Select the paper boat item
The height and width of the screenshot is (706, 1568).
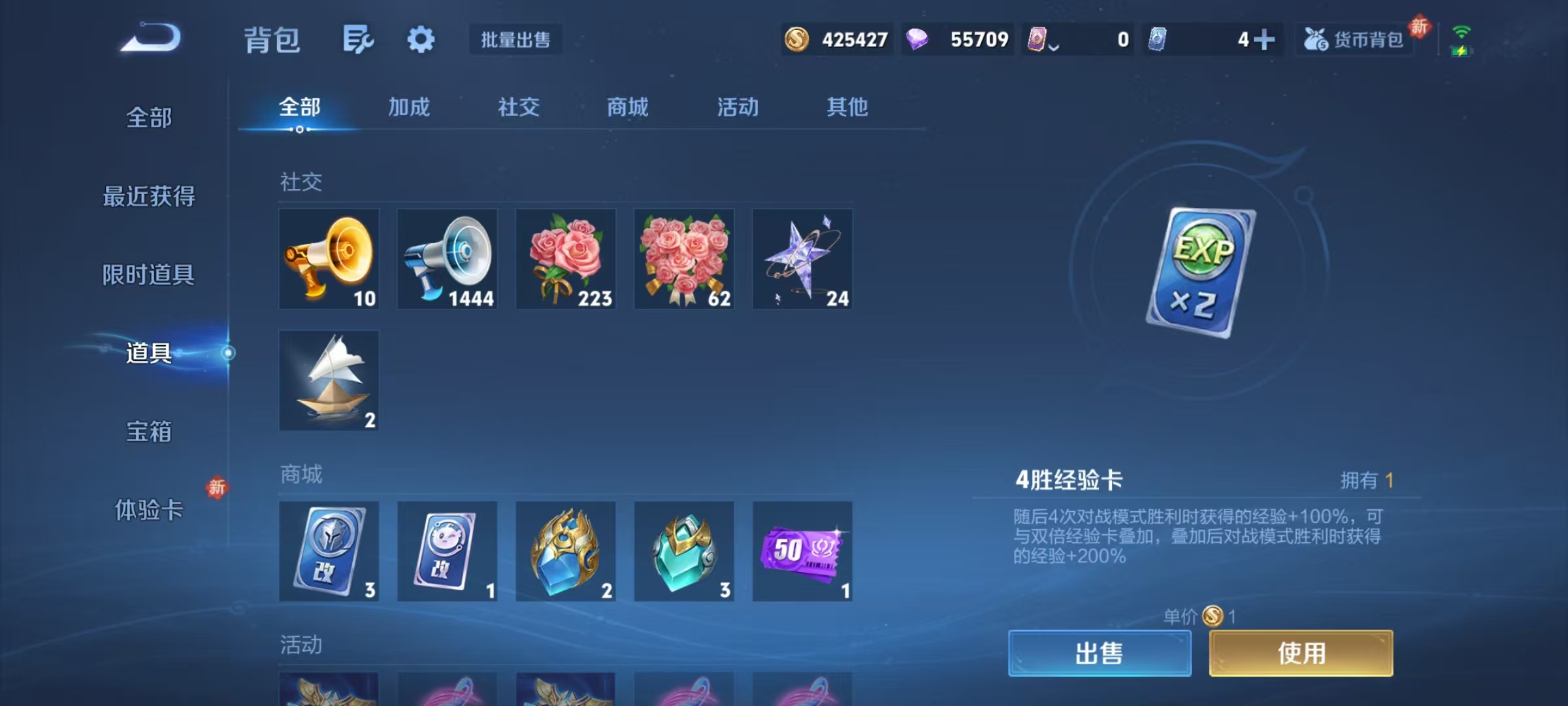329,380
